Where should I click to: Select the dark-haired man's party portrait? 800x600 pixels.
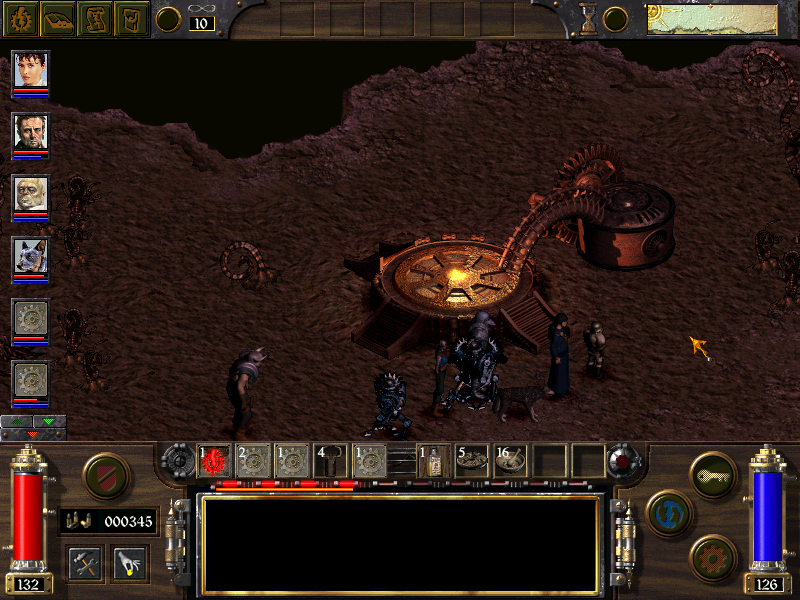(x=30, y=133)
